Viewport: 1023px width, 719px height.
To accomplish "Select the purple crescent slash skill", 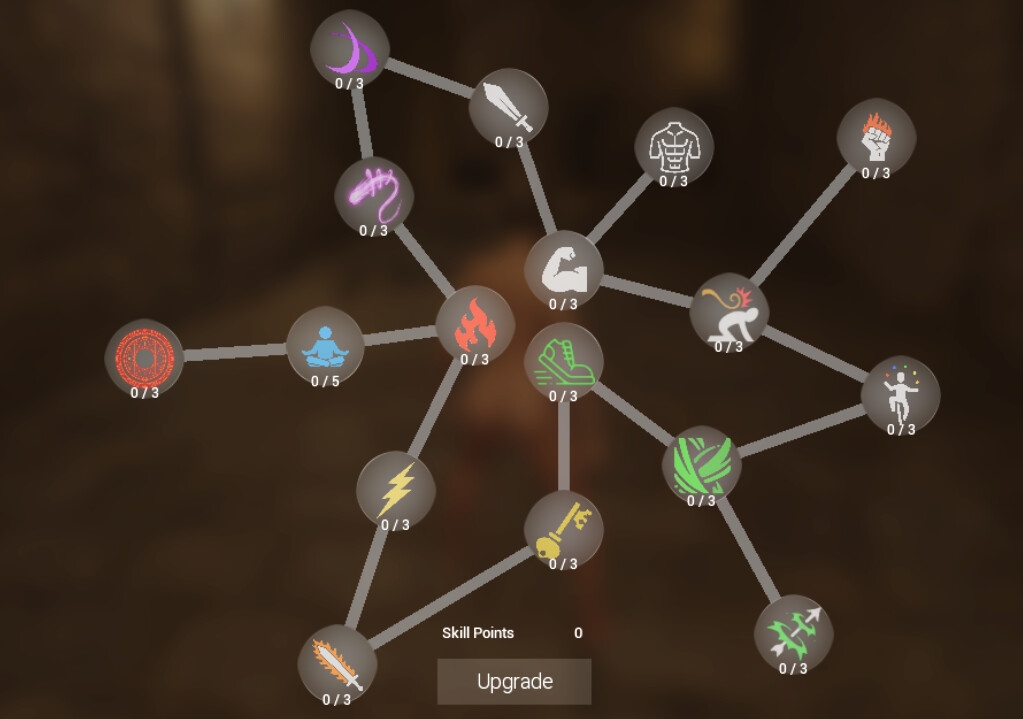I will point(349,49).
